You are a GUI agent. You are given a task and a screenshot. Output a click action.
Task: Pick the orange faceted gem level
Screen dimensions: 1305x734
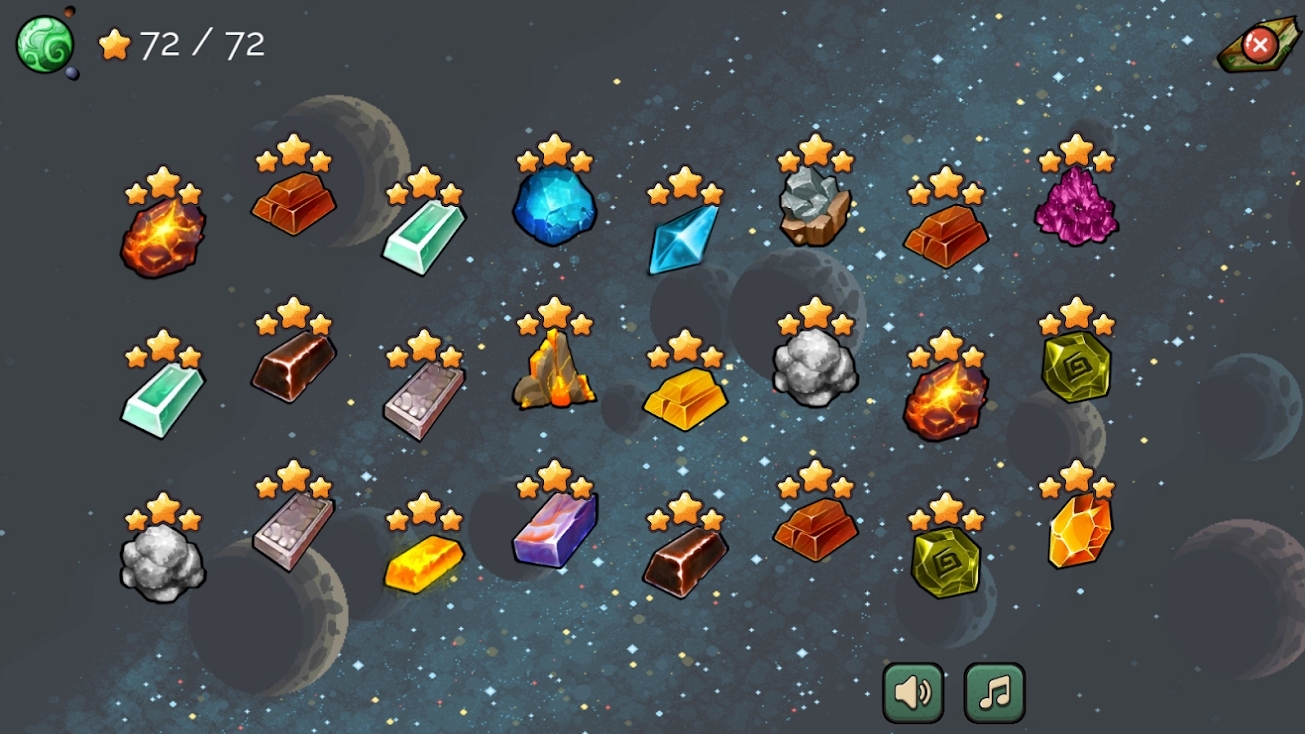[x=1079, y=530]
